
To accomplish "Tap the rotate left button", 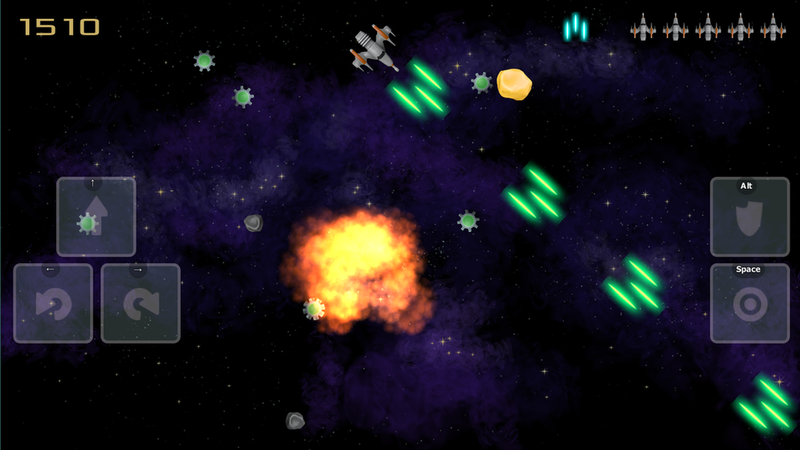I will click(53, 303).
